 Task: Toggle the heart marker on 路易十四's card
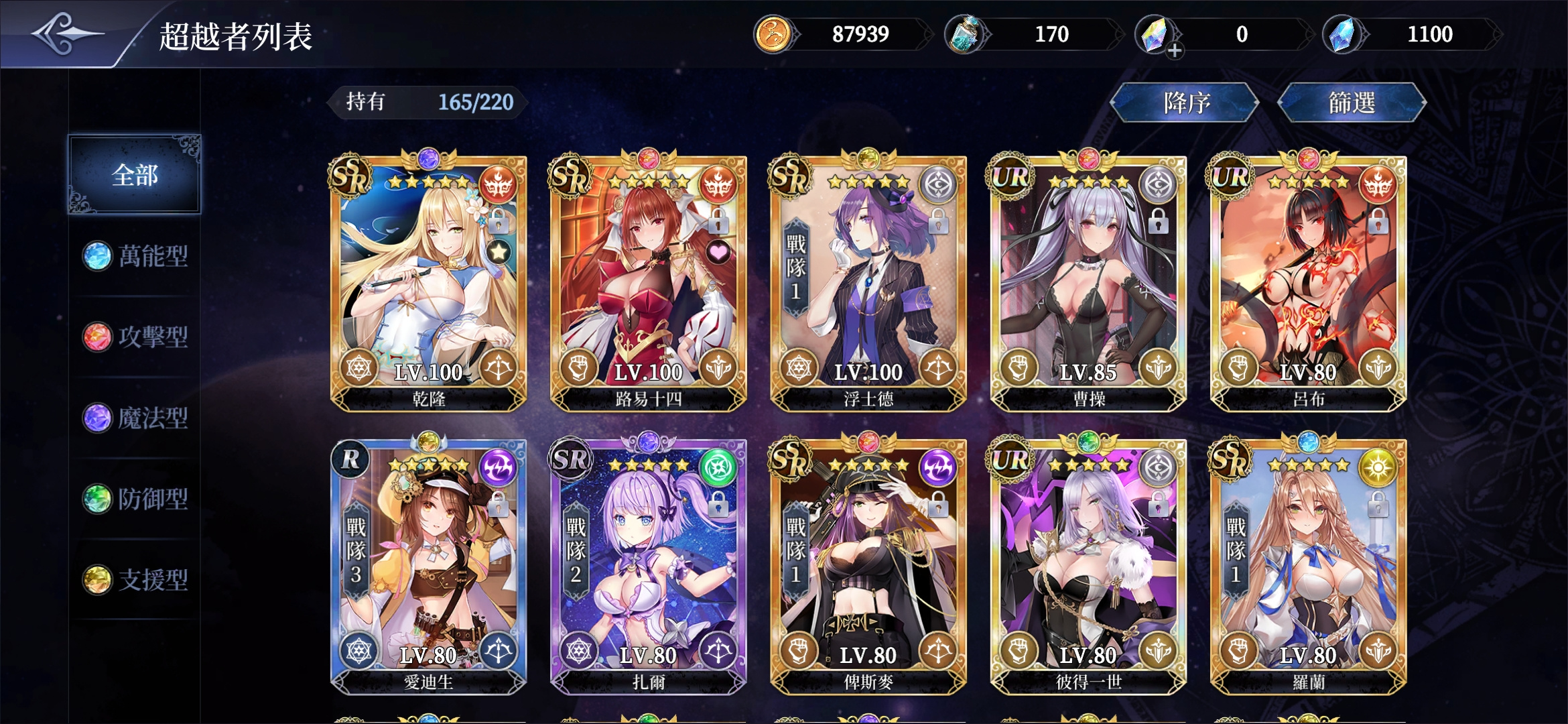coord(719,253)
